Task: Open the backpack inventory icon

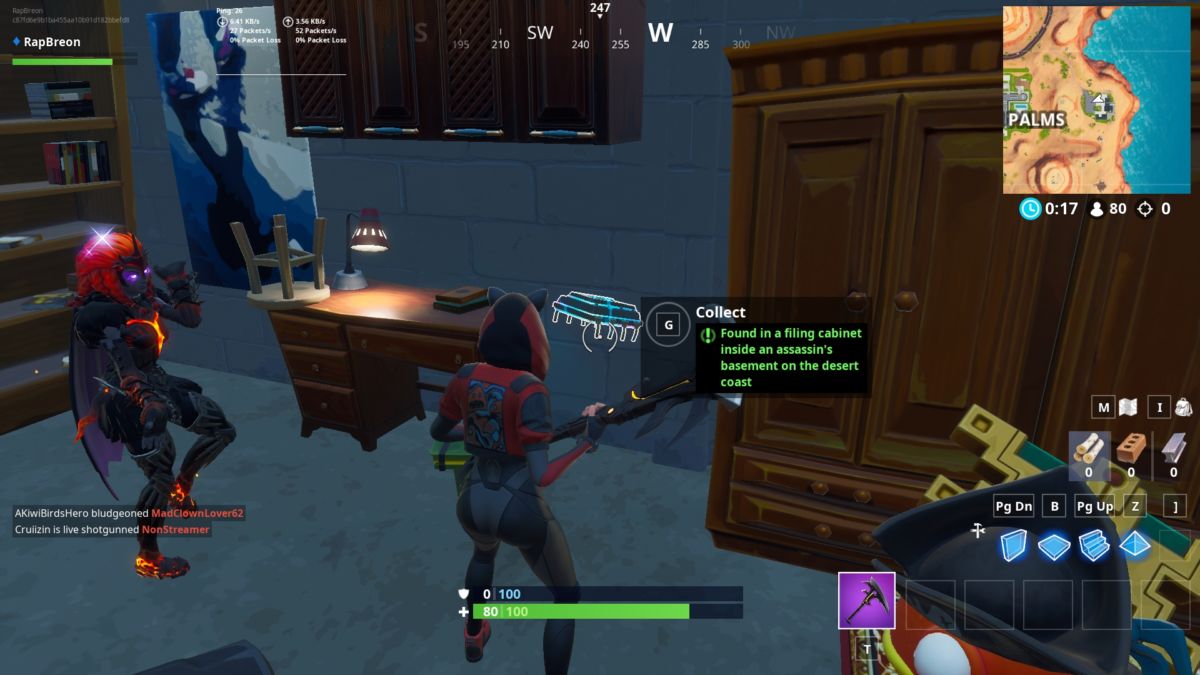Action: tap(1183, 407)
